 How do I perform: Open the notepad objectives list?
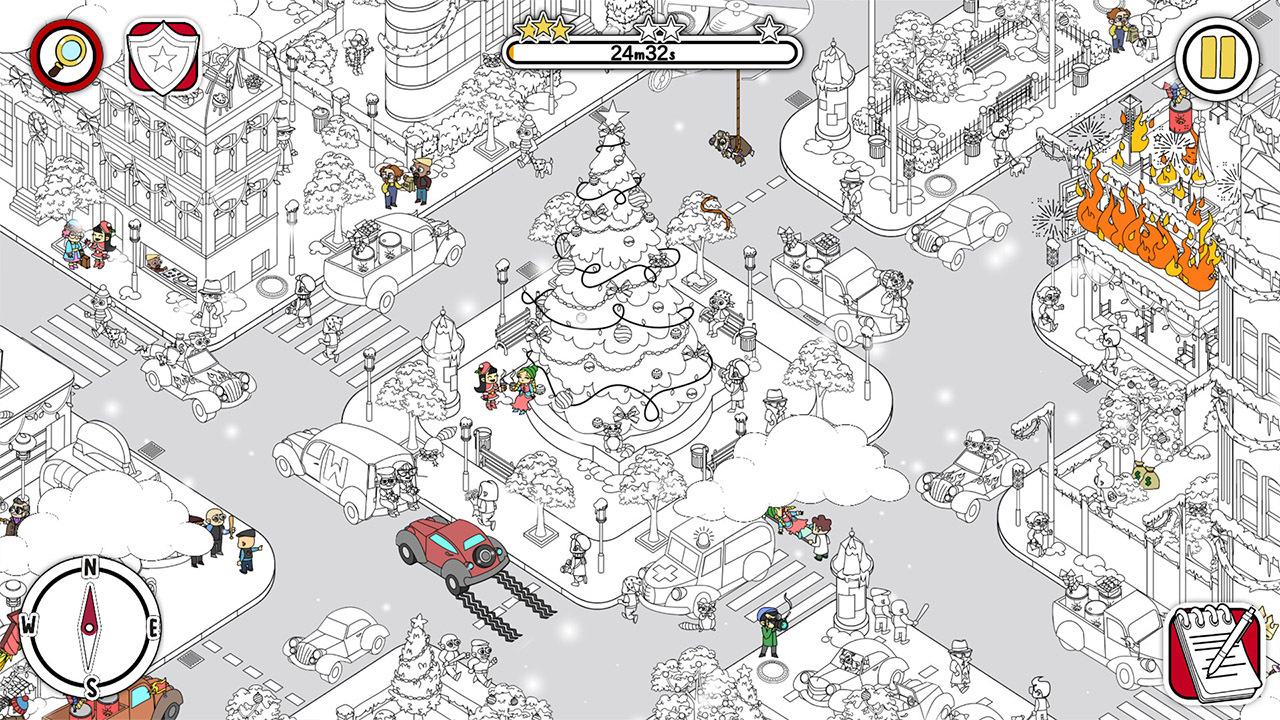[x=1216, y=655]
